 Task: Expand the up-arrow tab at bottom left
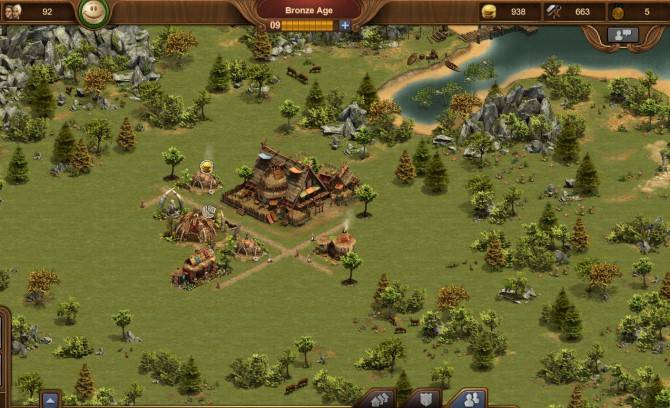pyautogui.click(x=50, y=399)
